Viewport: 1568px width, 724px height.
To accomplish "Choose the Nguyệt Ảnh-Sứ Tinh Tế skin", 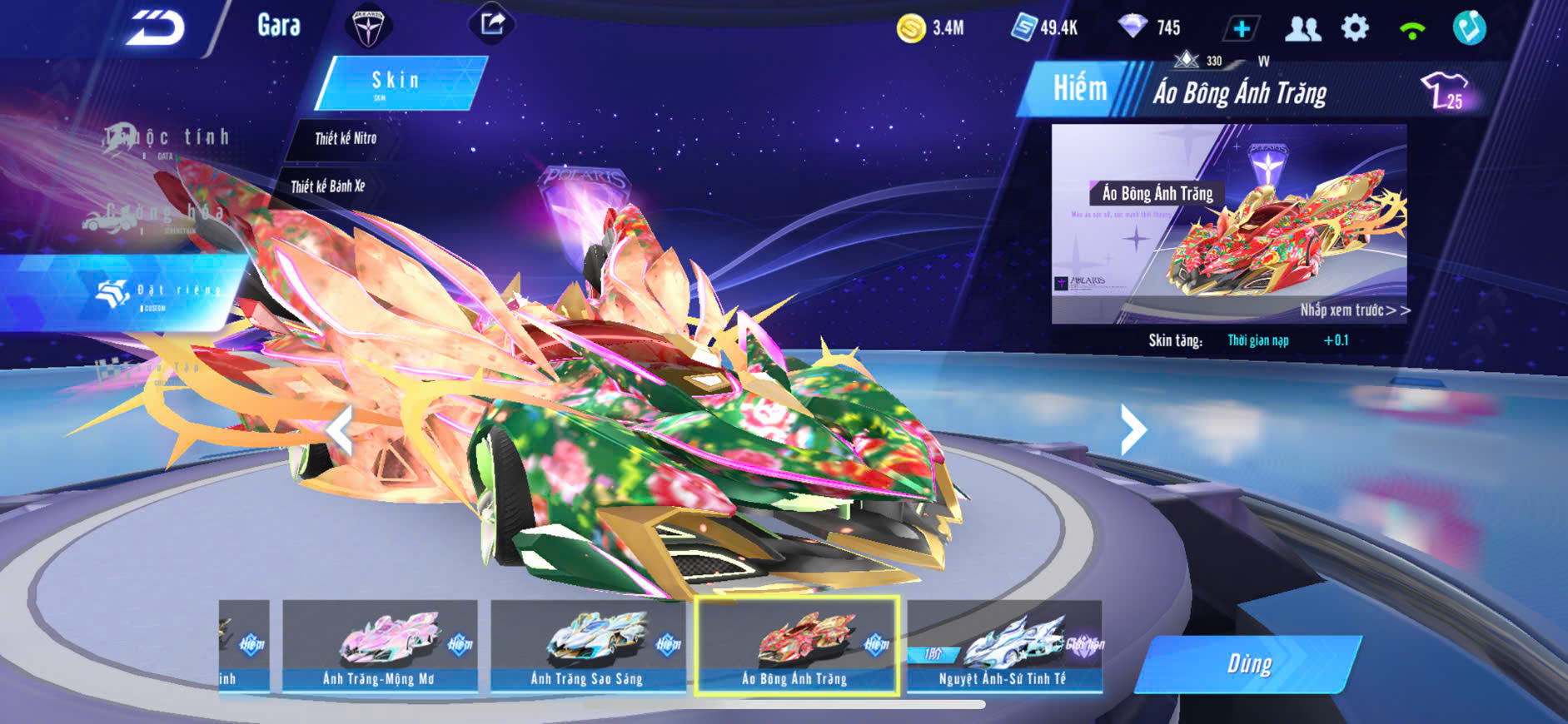I will pos(1003,646).
